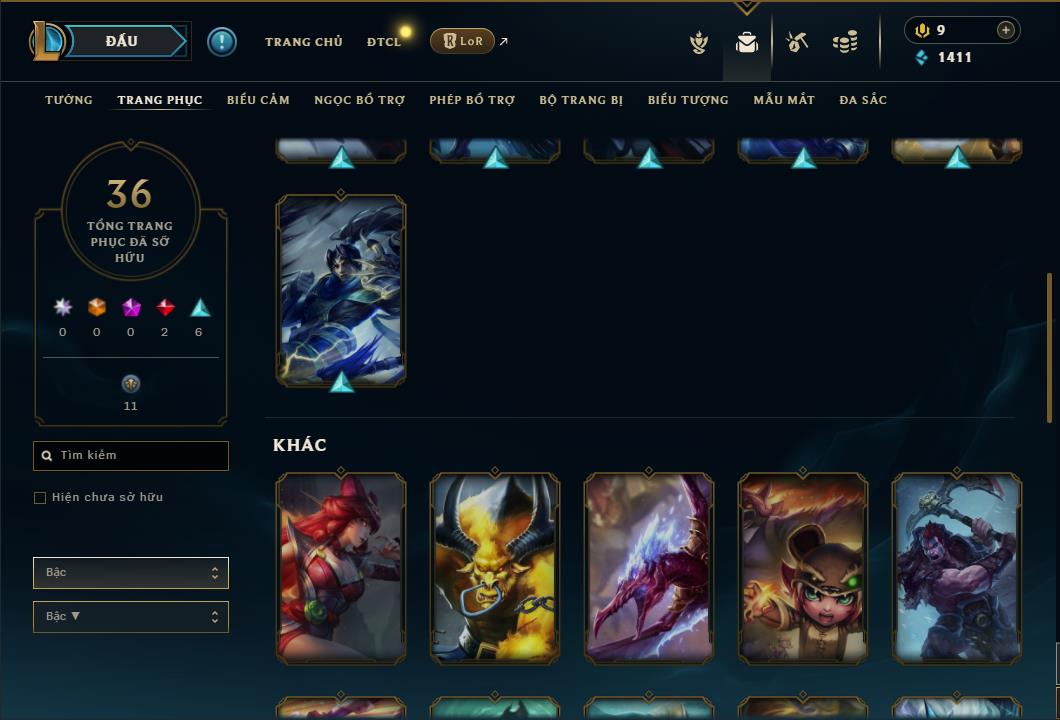Toggle the Hiện chưa sở hữu checkbox
Image resolution: width=1060 pixels, height=720 pixels.
coord(40,498)
